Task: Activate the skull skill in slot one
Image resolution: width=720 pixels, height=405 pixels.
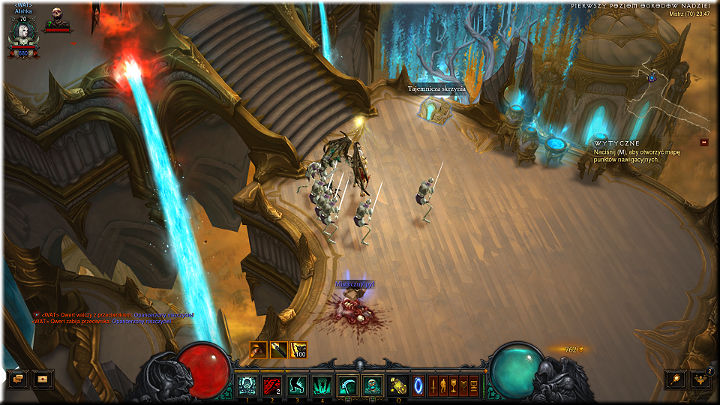Action: [247, 384]
